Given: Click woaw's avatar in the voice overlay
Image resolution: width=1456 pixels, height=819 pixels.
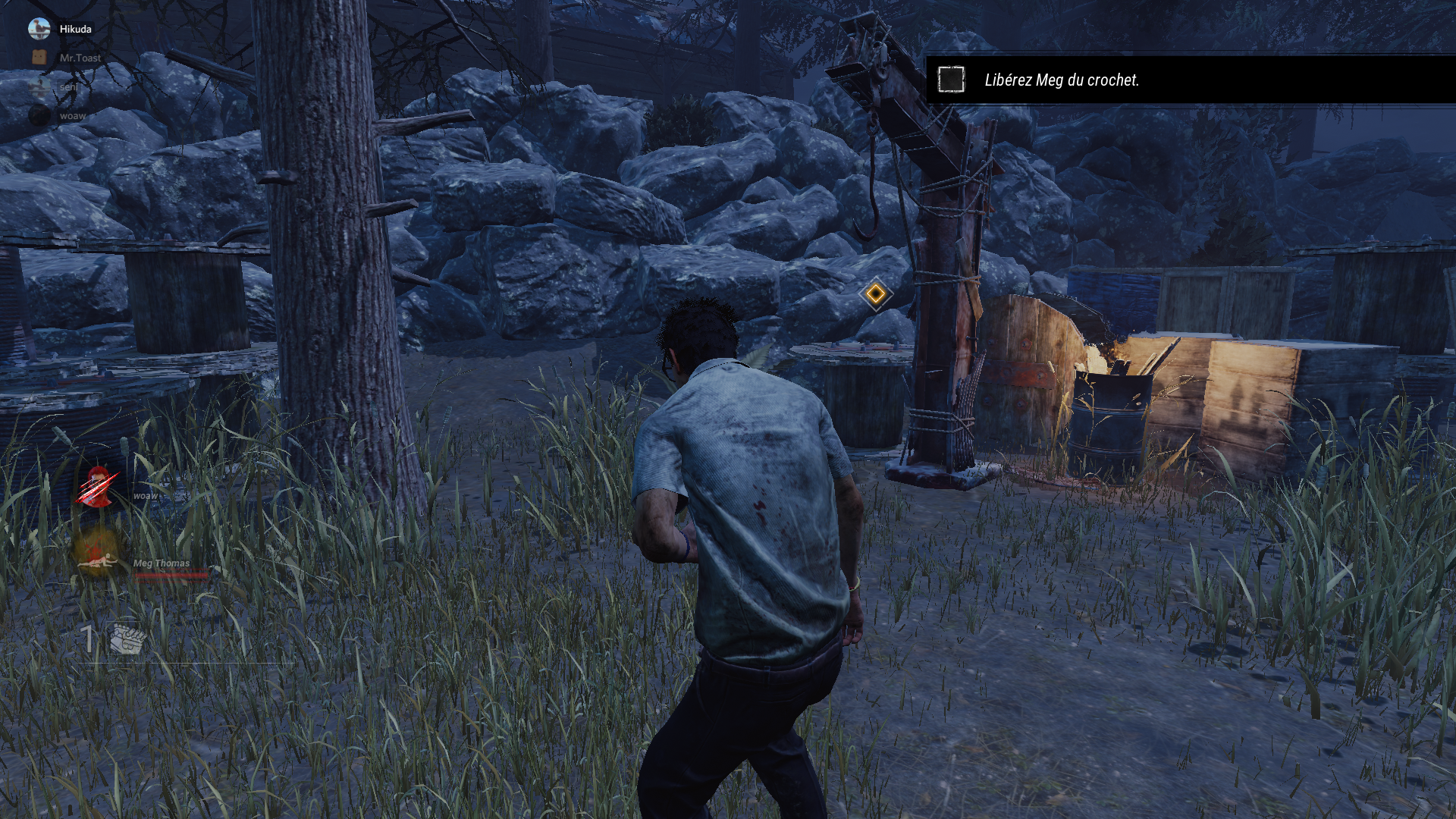Looking at the screenshot, I should tap(39, 115).
